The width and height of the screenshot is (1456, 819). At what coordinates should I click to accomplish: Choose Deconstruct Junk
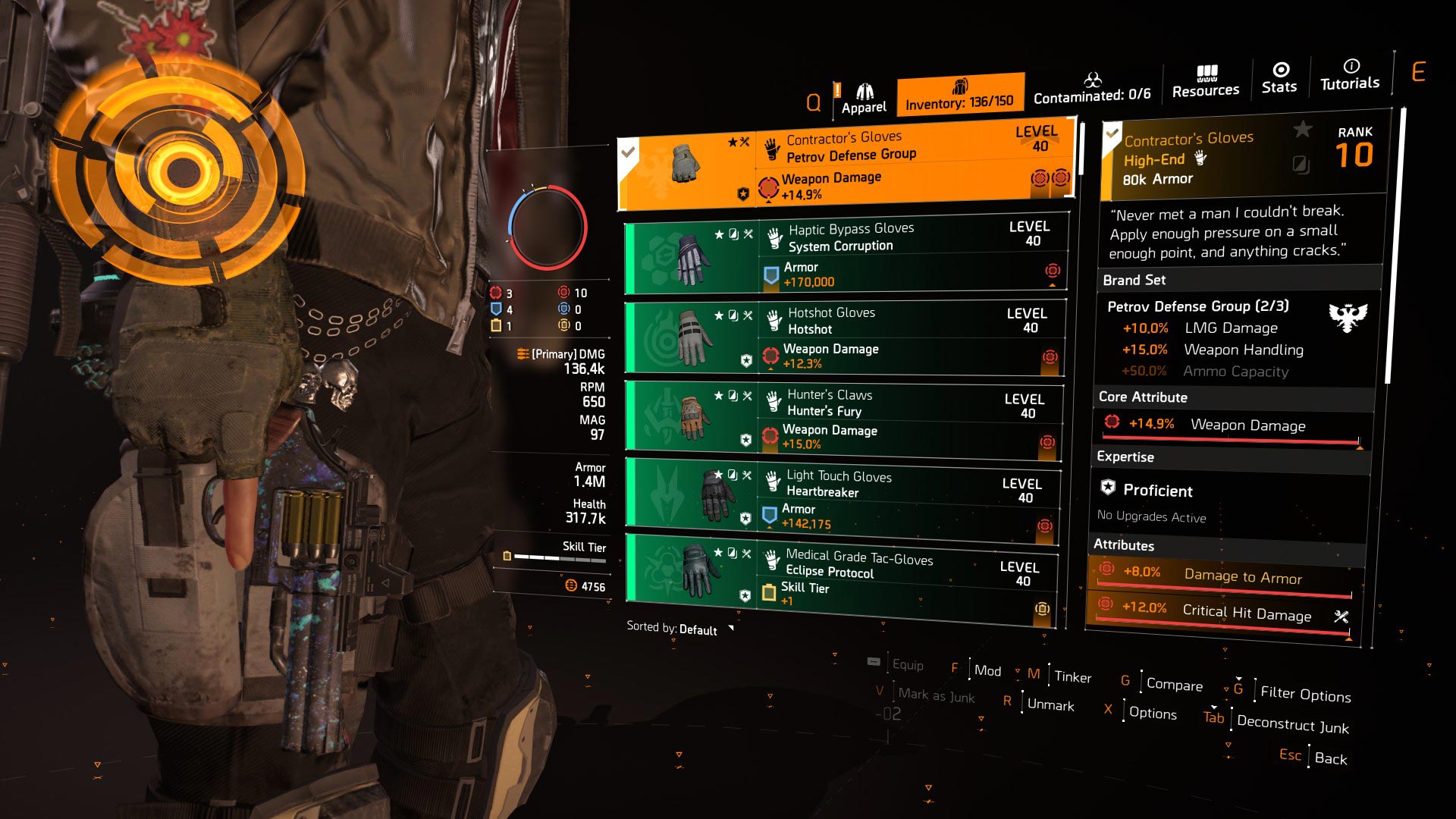tap(1292, 724)
